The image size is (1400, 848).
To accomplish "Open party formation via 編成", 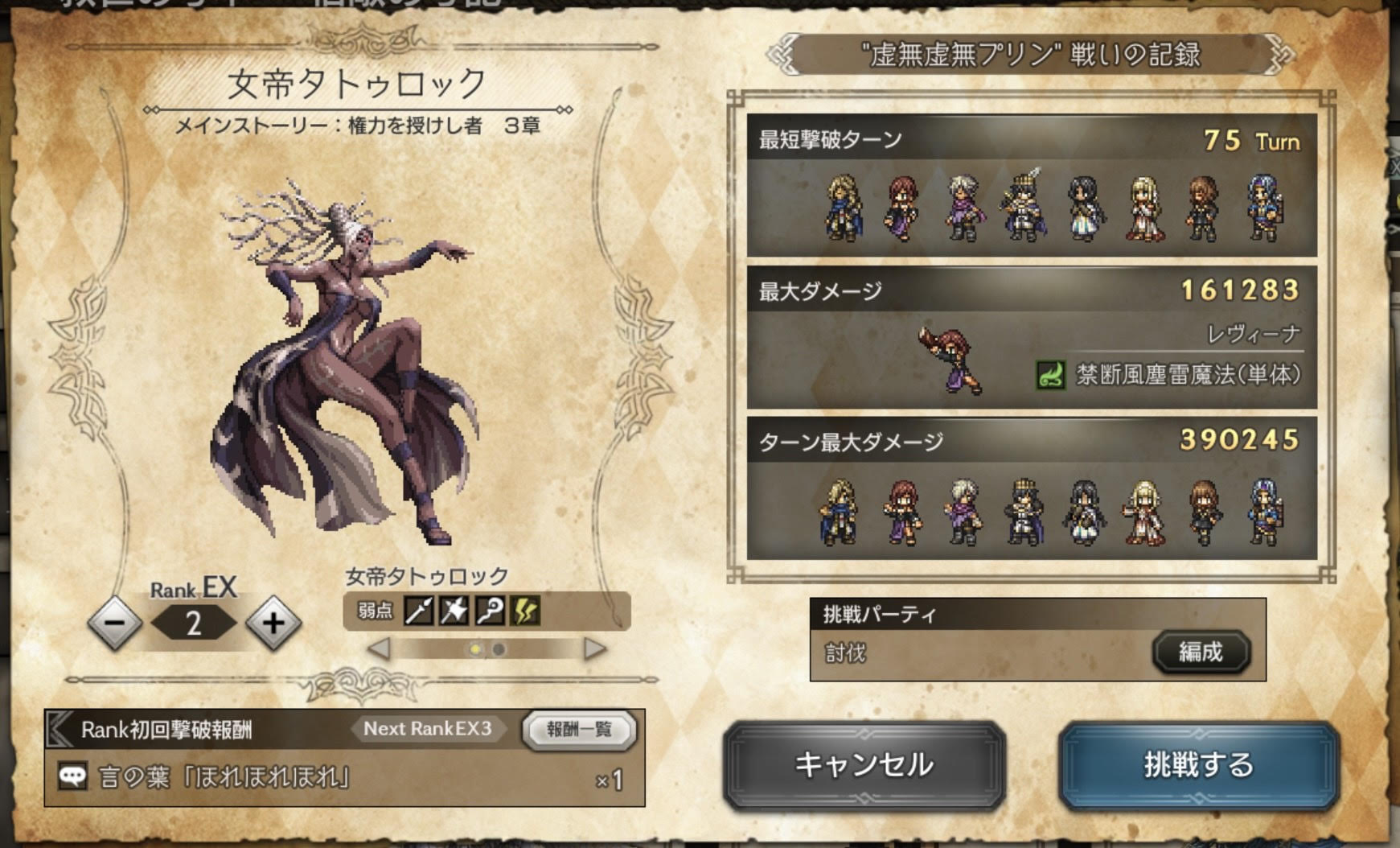I will click(x=1201, y=652).
